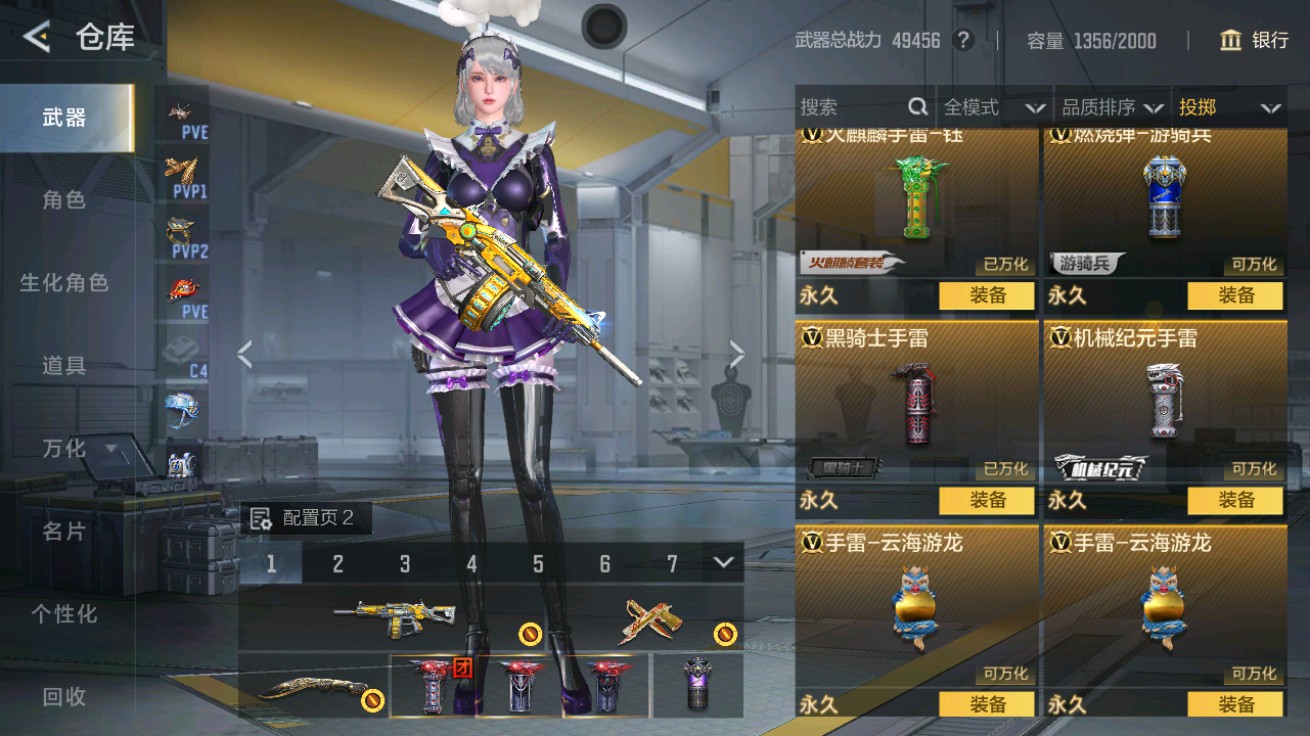Select the top PVE weapon slot icon

(178, 110)
